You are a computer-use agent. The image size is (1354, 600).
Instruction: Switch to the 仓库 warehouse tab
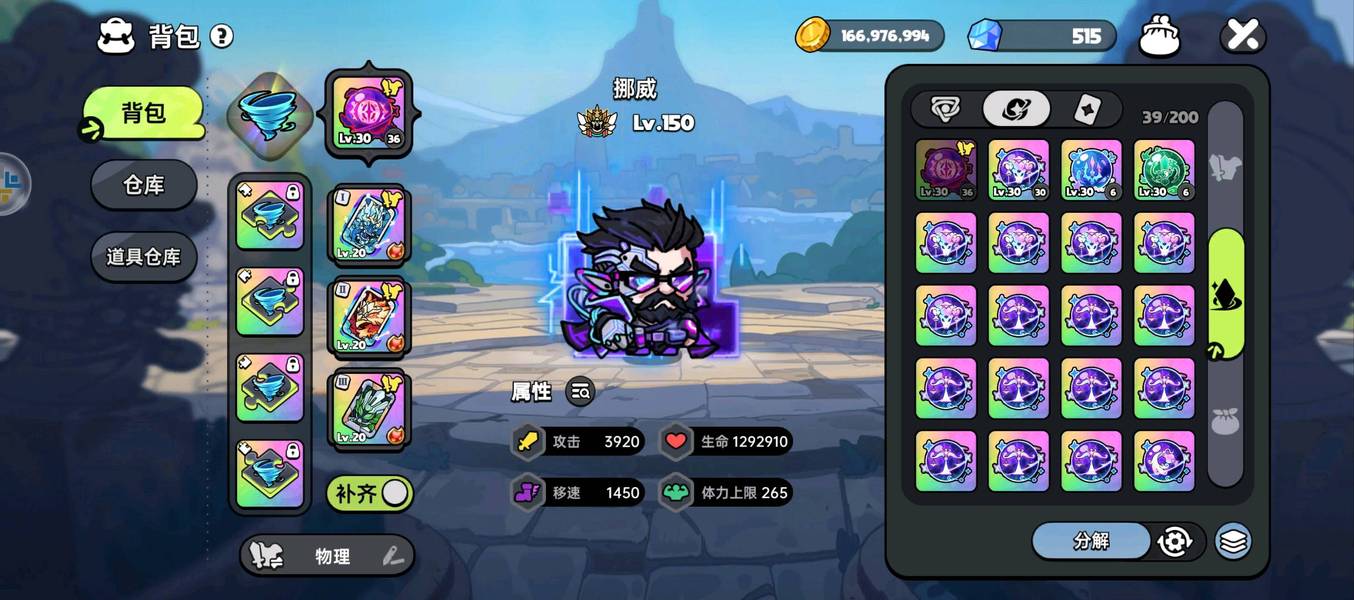click(x=143, y=185)
